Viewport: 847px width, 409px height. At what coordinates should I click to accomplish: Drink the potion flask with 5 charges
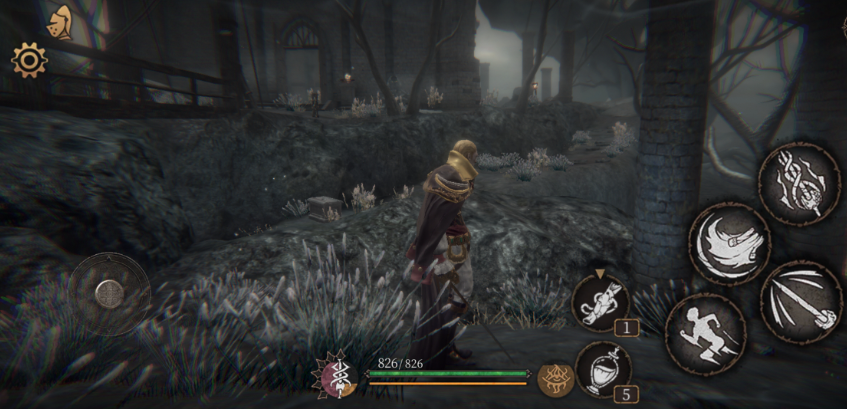603,368
